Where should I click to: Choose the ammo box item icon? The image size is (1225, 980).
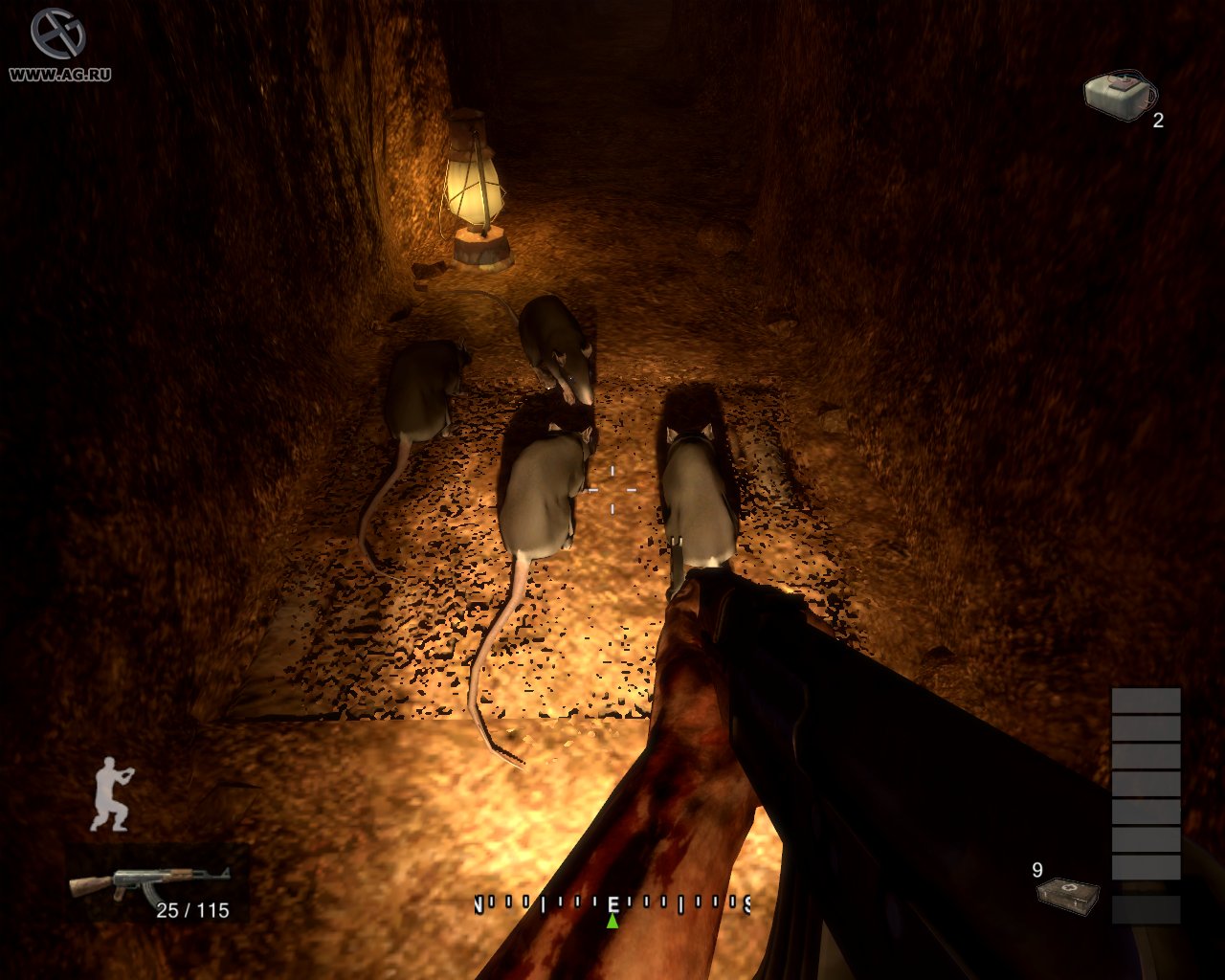pos(1067,894)
